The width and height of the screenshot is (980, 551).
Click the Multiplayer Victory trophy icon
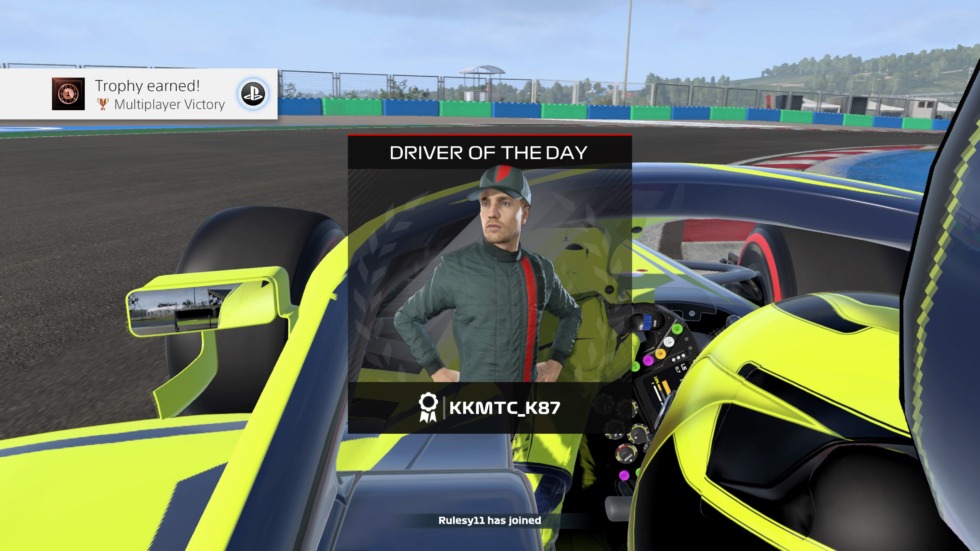click(x=69, y=94)
